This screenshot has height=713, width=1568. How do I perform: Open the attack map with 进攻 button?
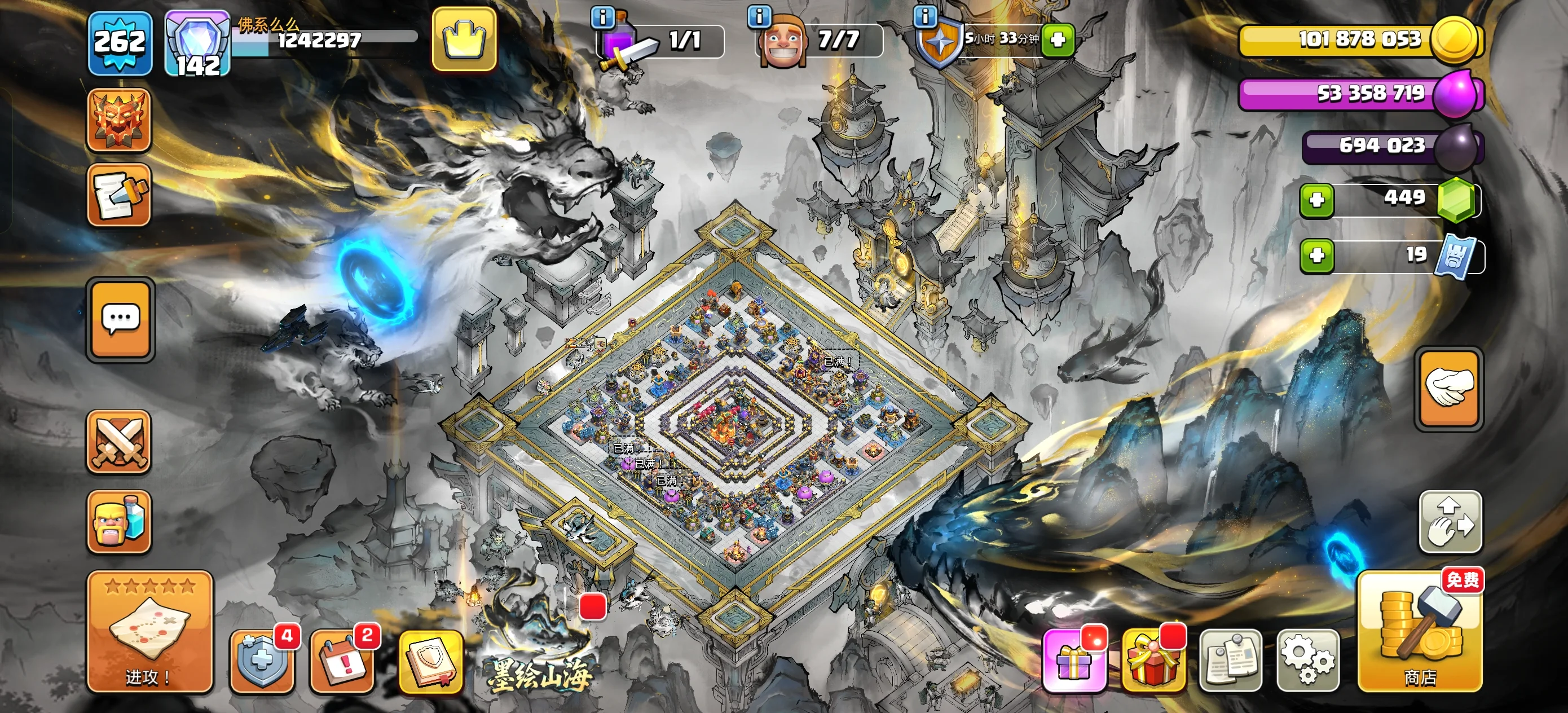click(149, 631)
